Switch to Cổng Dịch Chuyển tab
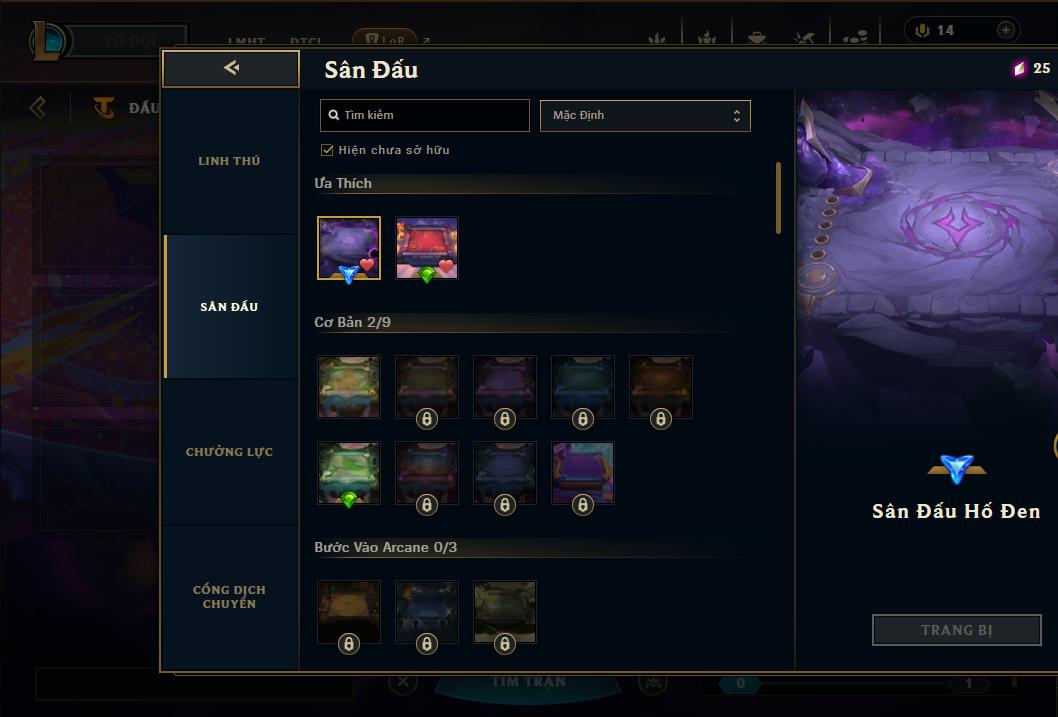Viewport: 1058px width, 717px height. pos(229,597)
